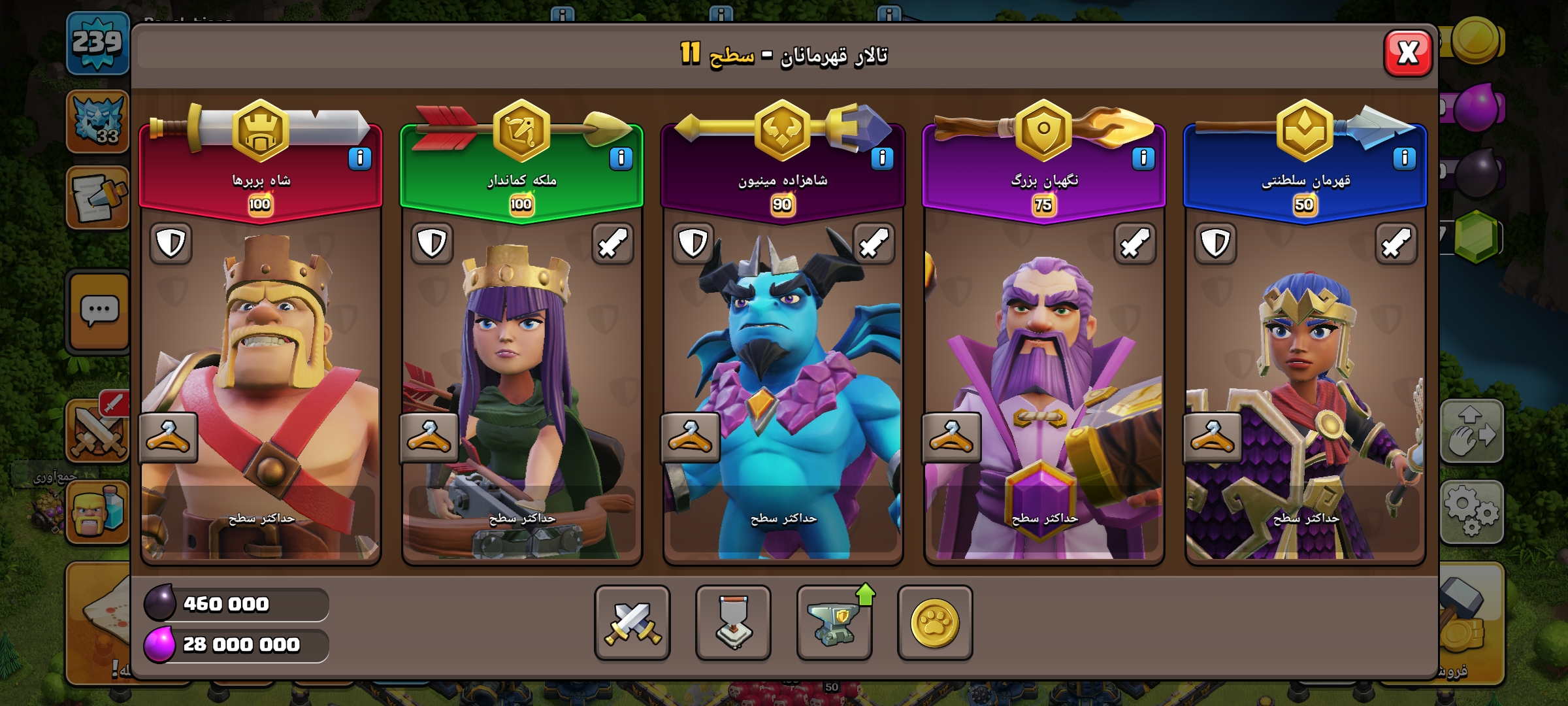Change Archer Queen skin via hanger

(429, 437)
